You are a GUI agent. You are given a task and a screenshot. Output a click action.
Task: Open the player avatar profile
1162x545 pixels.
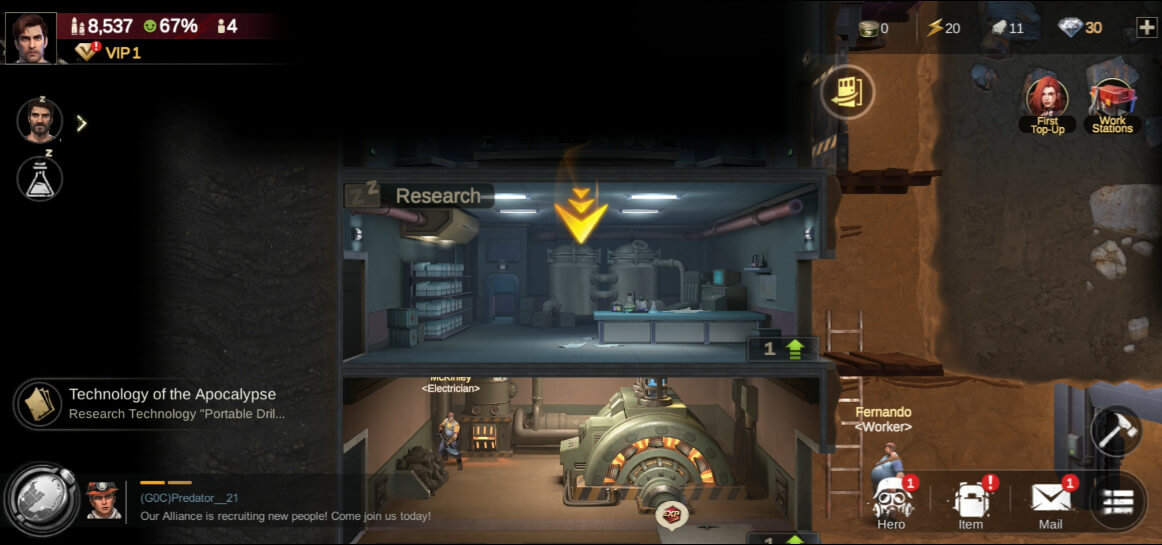[30, 38]
